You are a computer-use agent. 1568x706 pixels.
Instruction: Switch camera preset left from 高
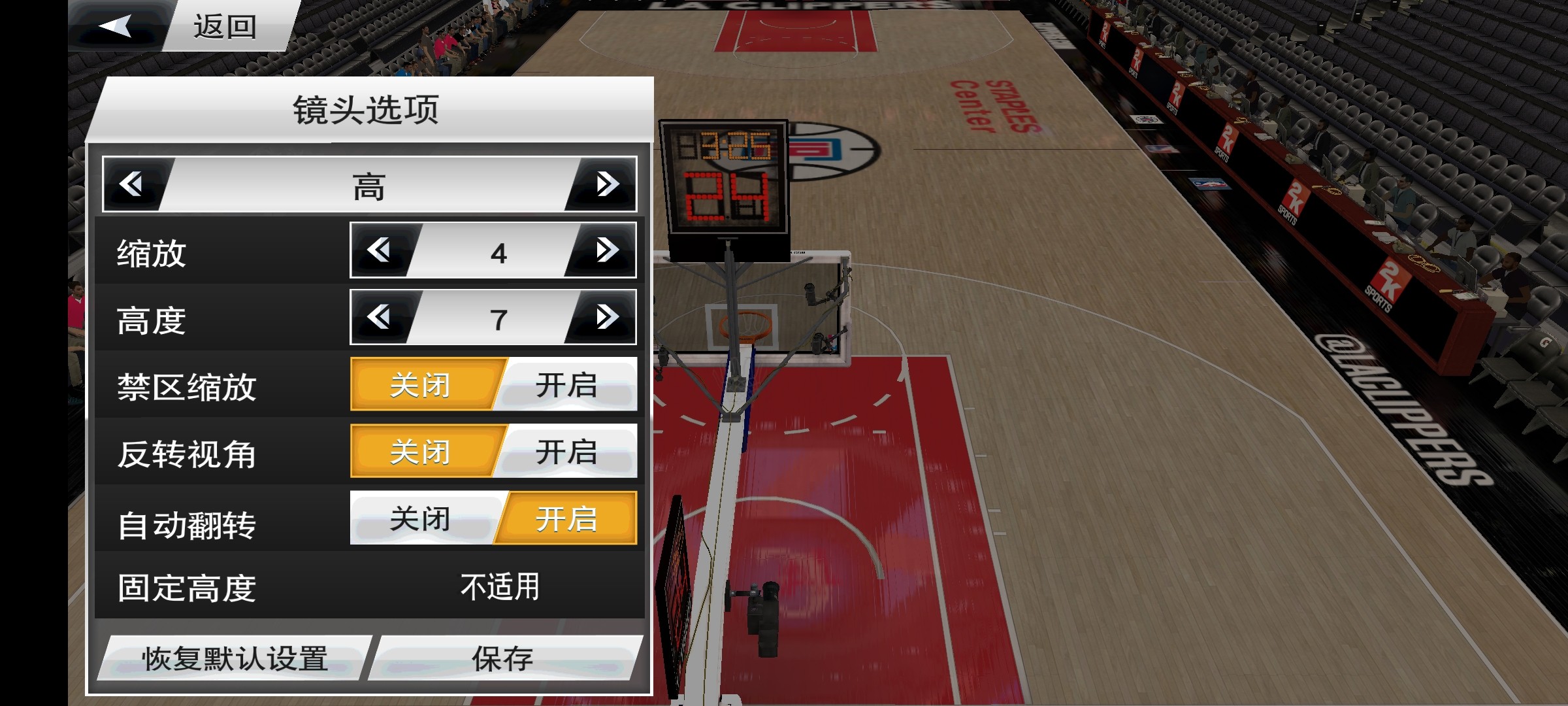pos(133,184)
